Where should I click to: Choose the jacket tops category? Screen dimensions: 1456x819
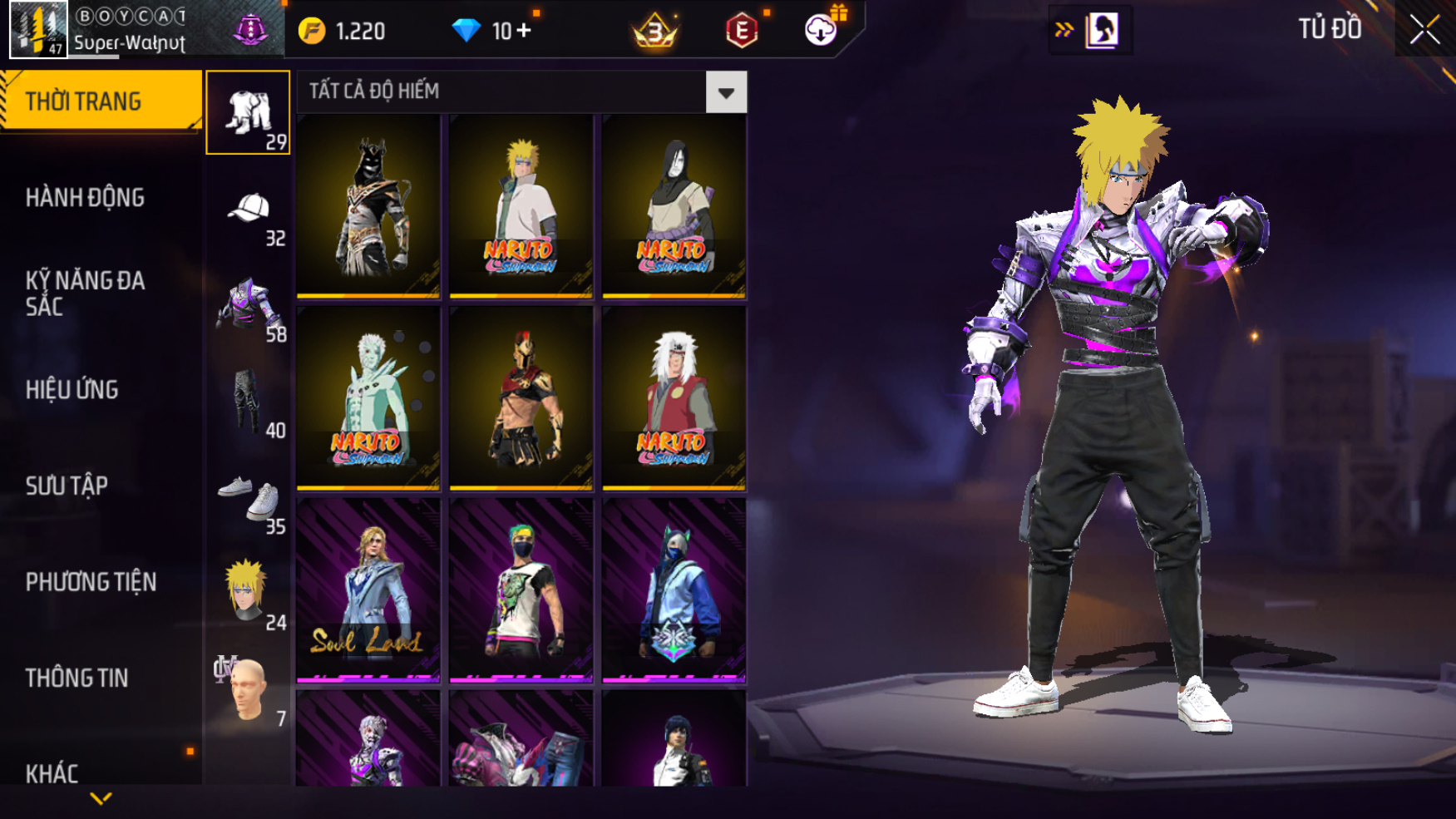pos(248,306)
